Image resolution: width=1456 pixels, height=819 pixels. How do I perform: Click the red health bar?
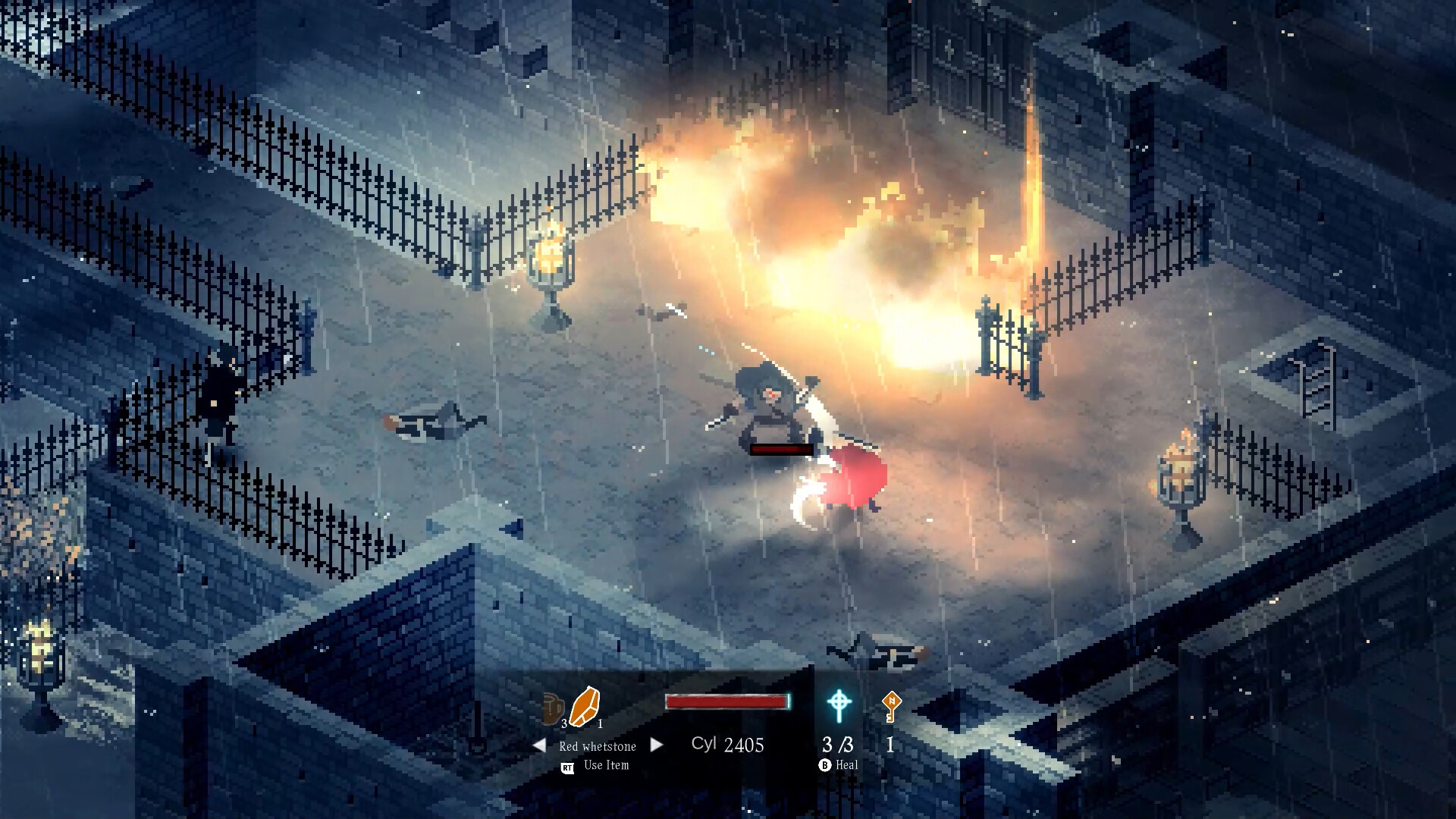728,700
